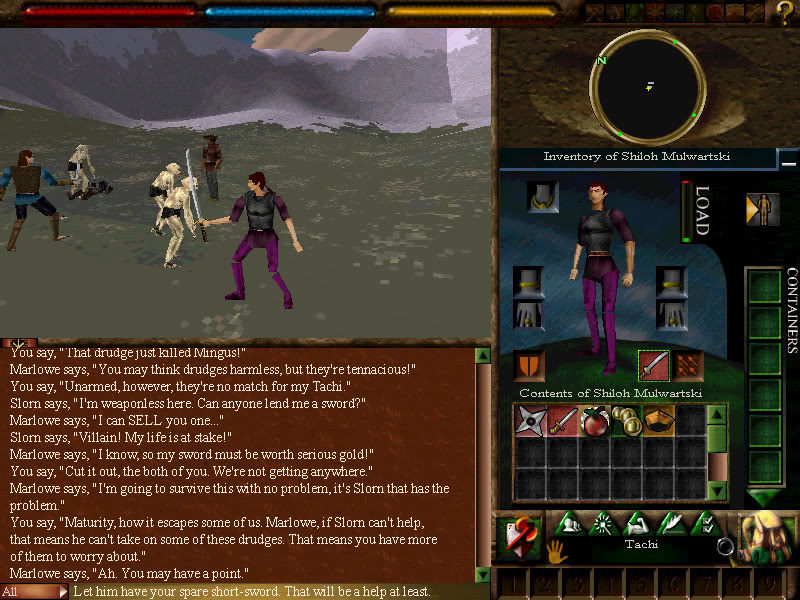Select the red apple item

click(x=595, y=421)
